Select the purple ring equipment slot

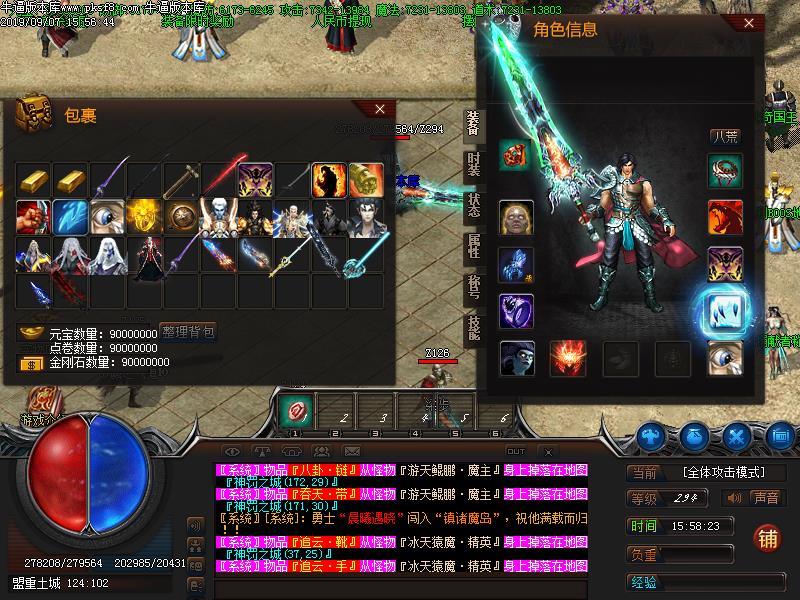pos(516,310)
